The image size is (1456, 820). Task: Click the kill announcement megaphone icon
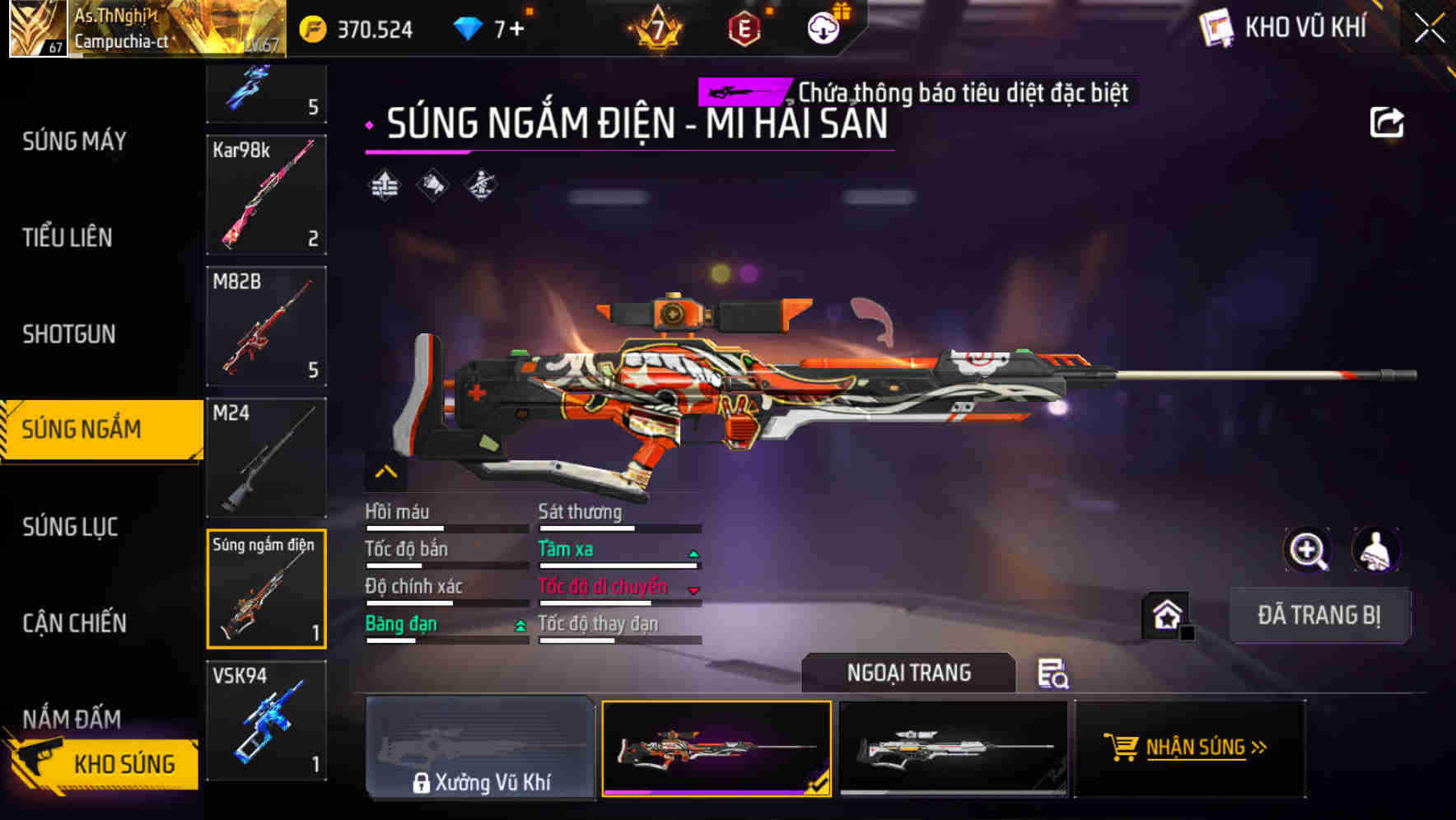432,186
